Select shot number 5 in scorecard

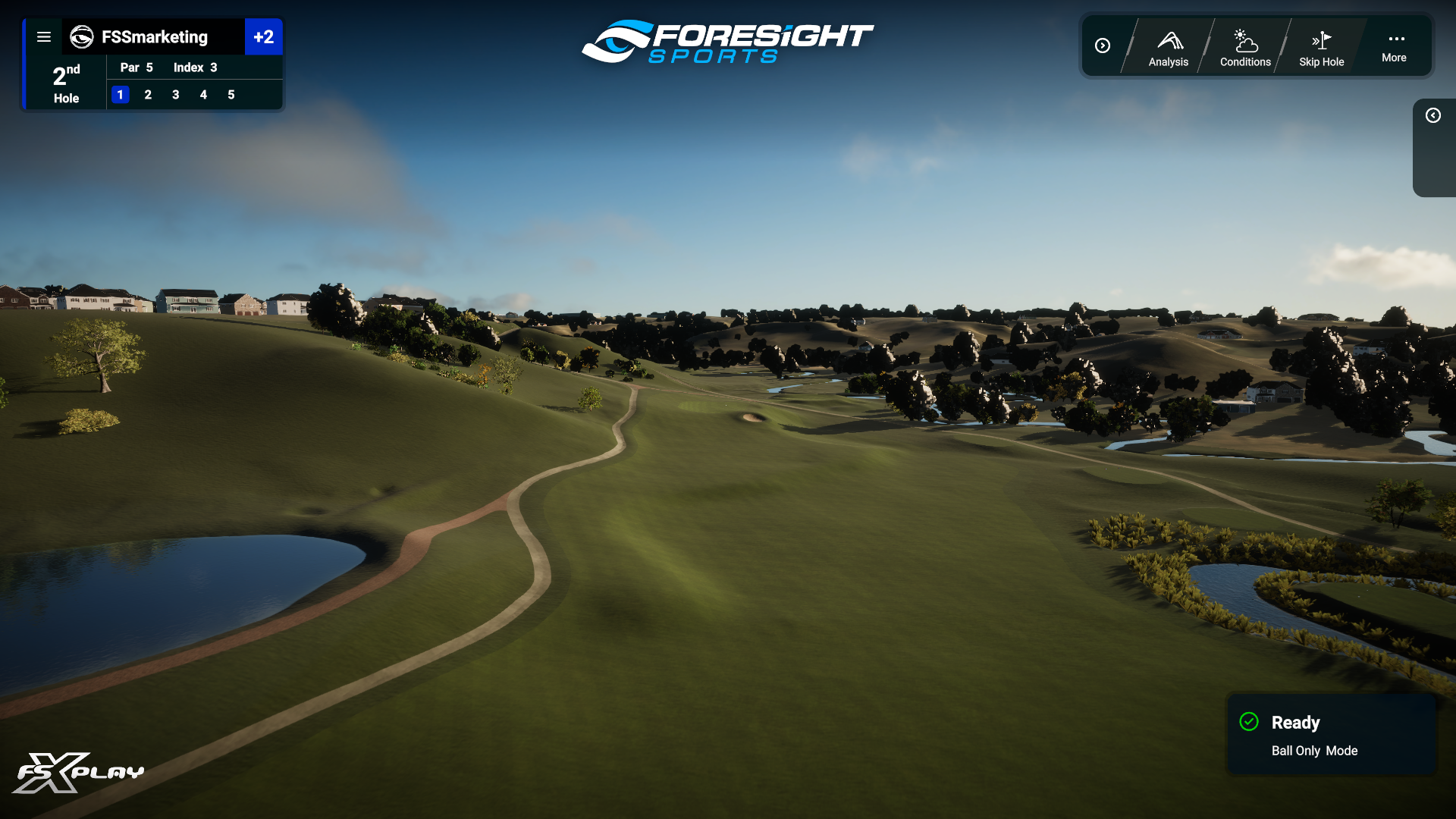(231, 95)
